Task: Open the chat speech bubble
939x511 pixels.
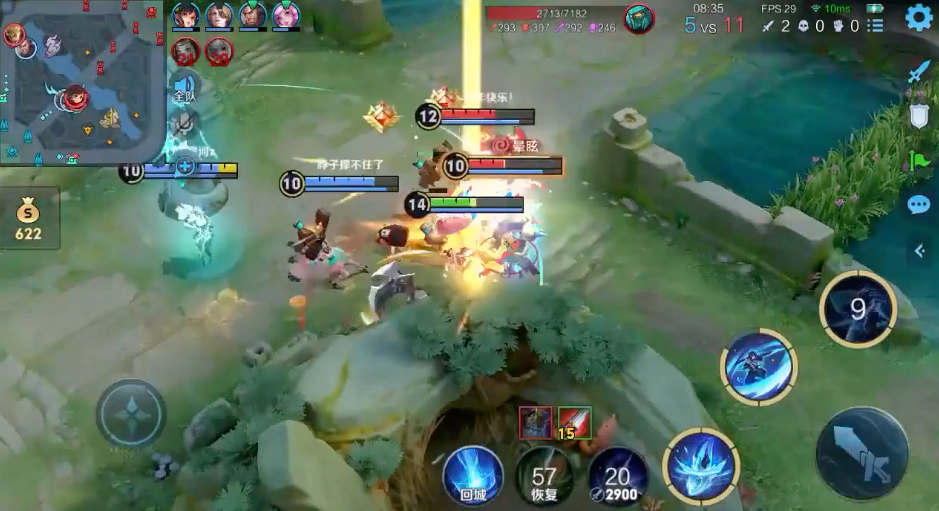Action: click(x=918, y=205)
